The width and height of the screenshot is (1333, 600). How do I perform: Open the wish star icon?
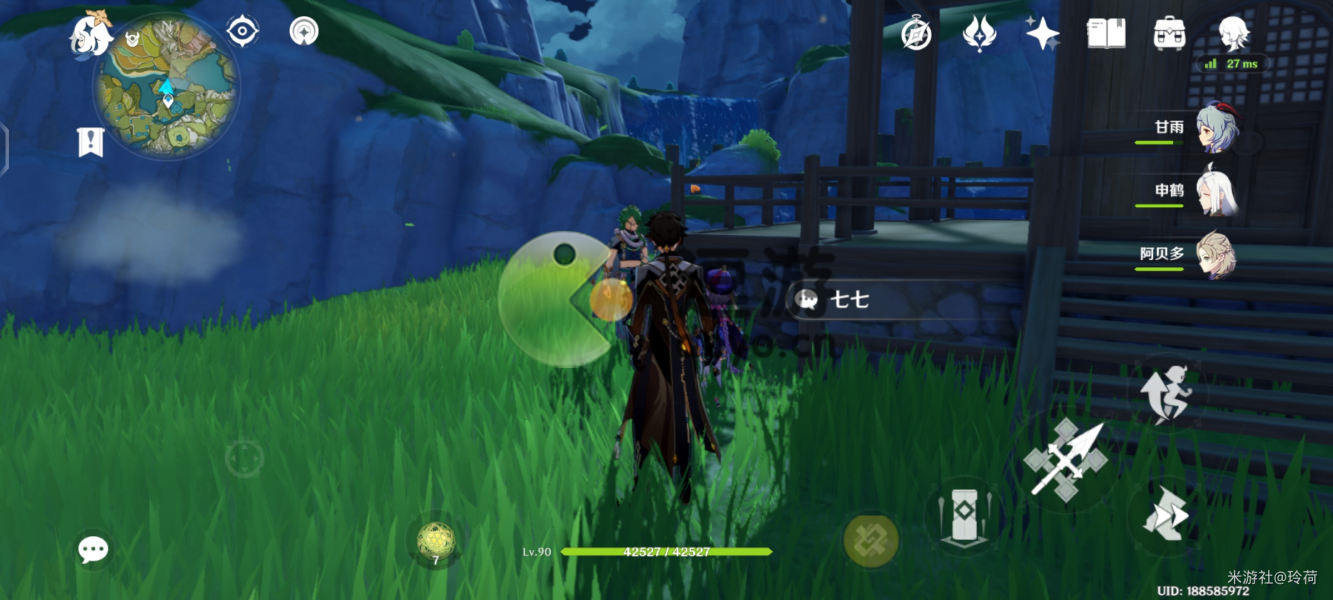(x=1042, y=34)
